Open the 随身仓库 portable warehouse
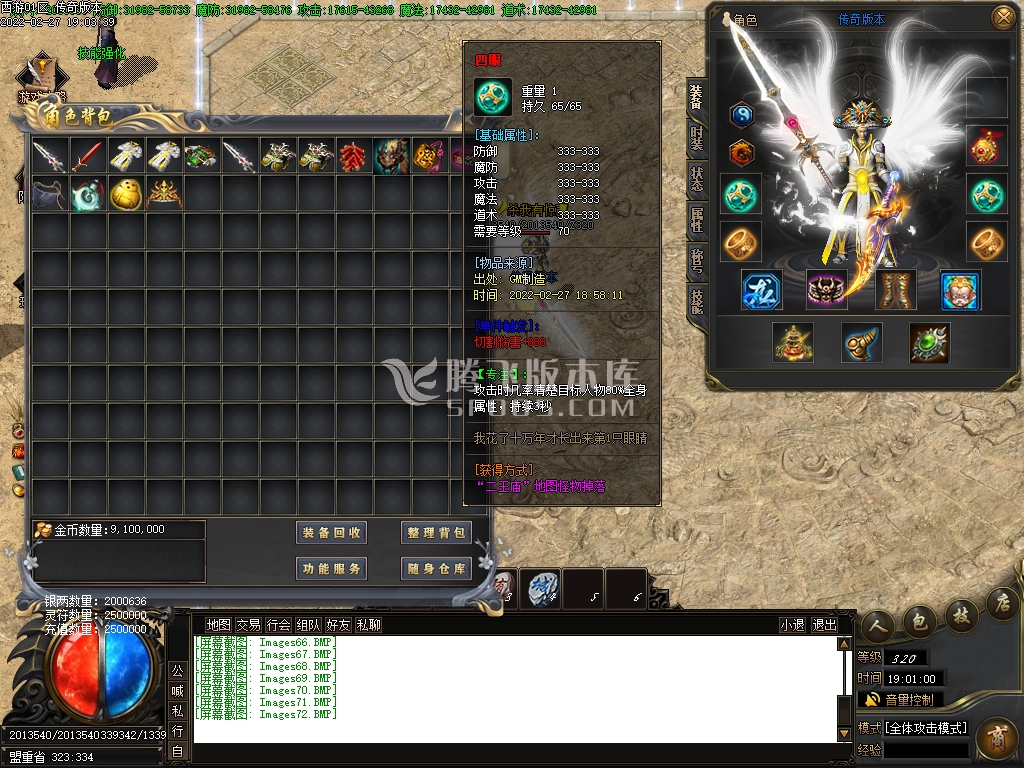The width and height of the screenshot is (1024, 768). pos(436,569)
